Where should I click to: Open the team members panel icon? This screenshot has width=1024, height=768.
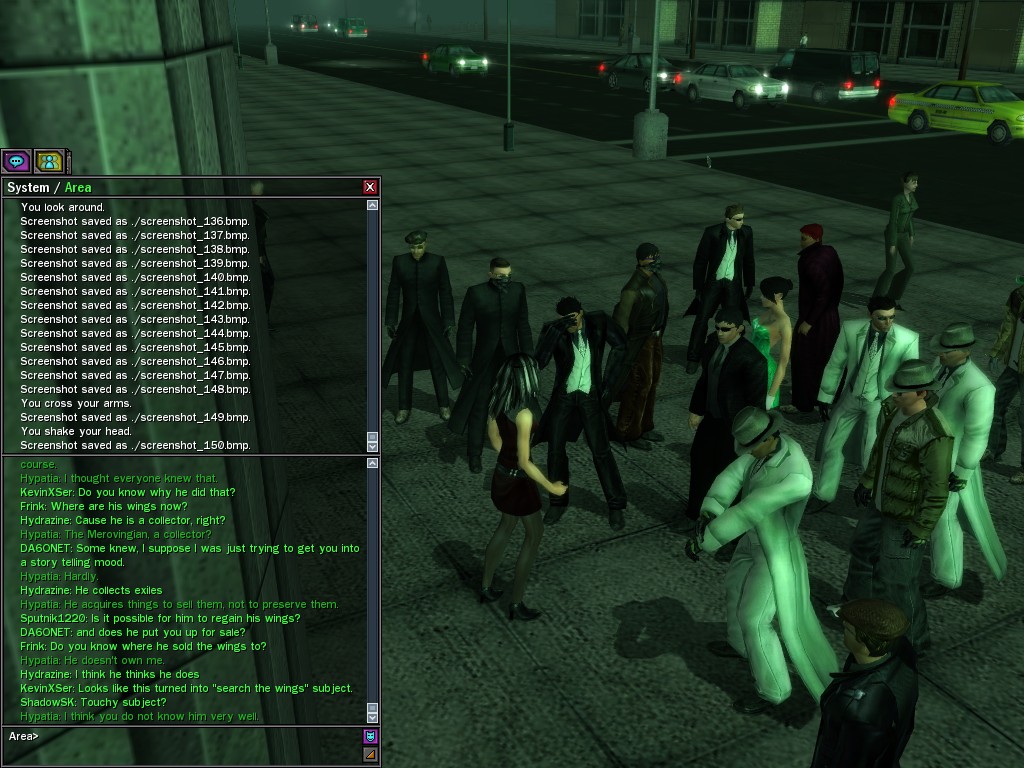coord(49,161)
